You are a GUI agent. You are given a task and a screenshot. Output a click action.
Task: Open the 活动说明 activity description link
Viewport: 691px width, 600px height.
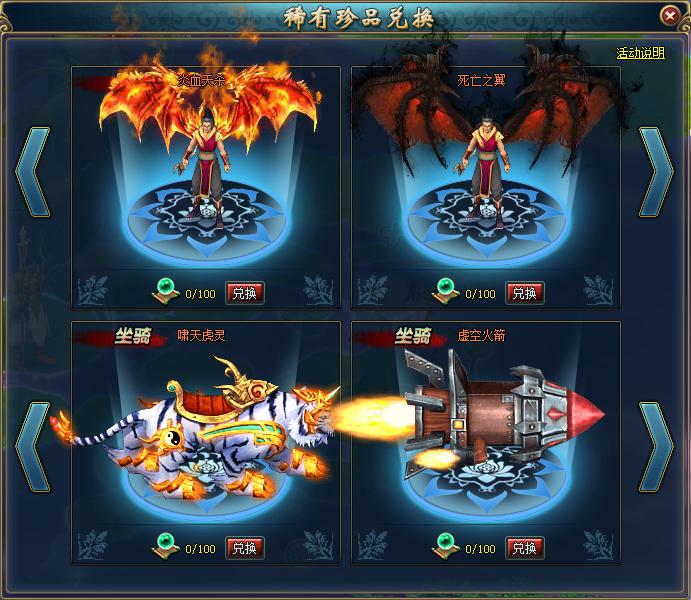pos(641,53)
